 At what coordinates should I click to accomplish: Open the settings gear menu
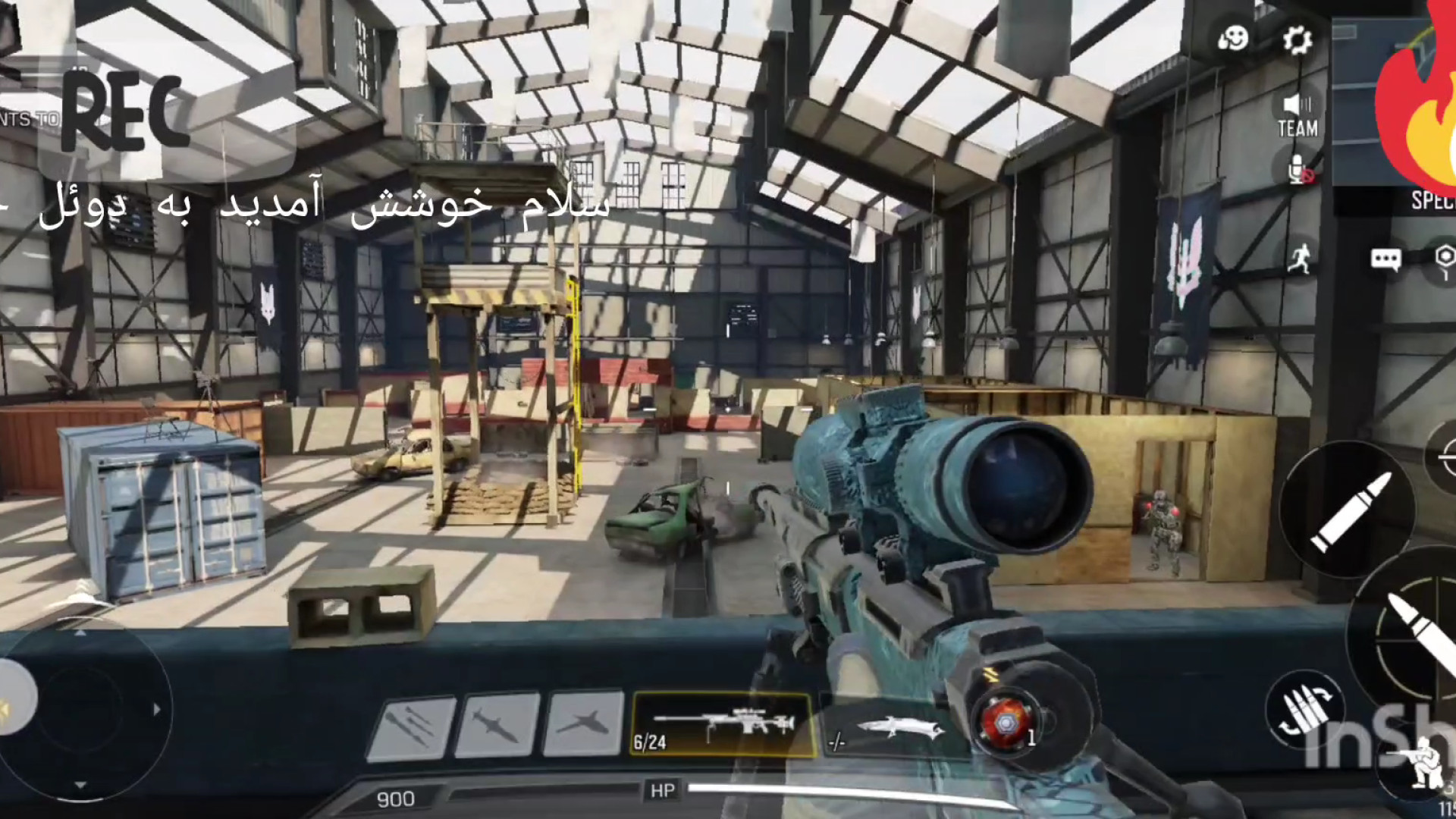[x=1298, y=39]
